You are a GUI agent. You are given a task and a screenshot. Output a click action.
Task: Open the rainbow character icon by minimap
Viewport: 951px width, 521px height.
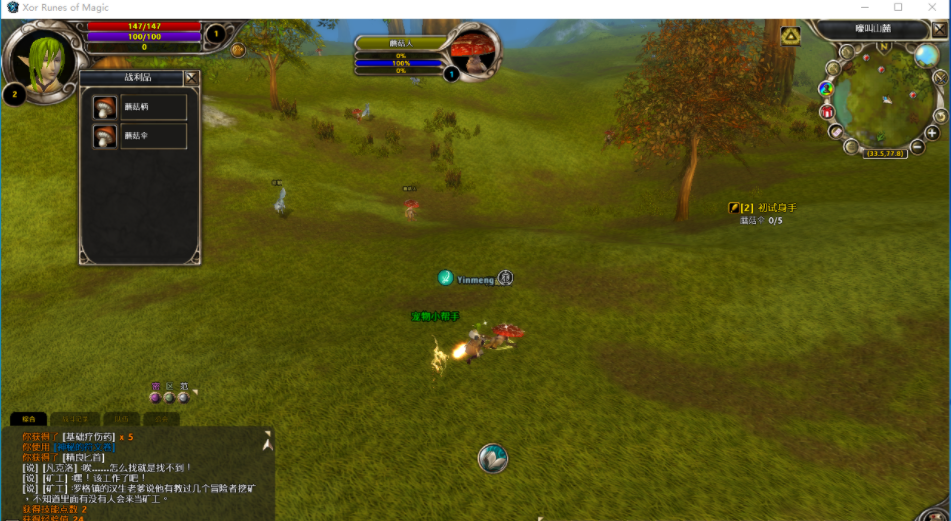[826, 88]
